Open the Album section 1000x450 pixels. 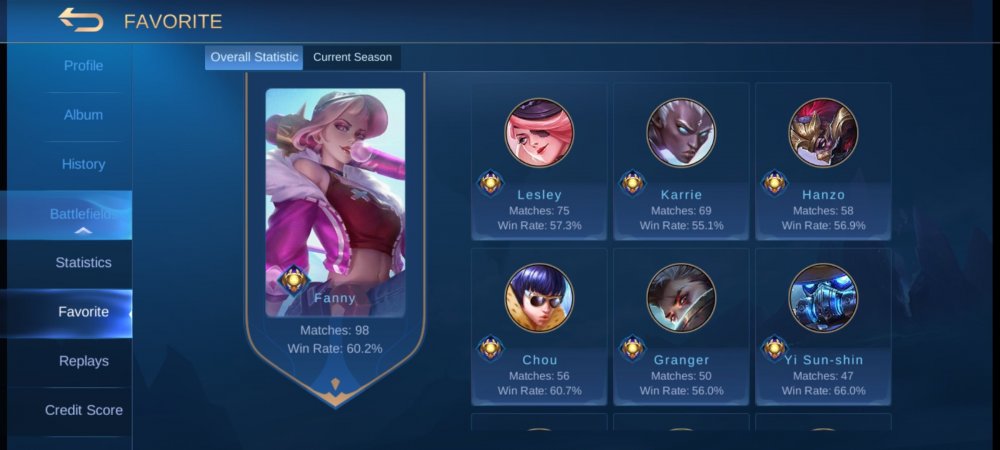click(84, 115)
